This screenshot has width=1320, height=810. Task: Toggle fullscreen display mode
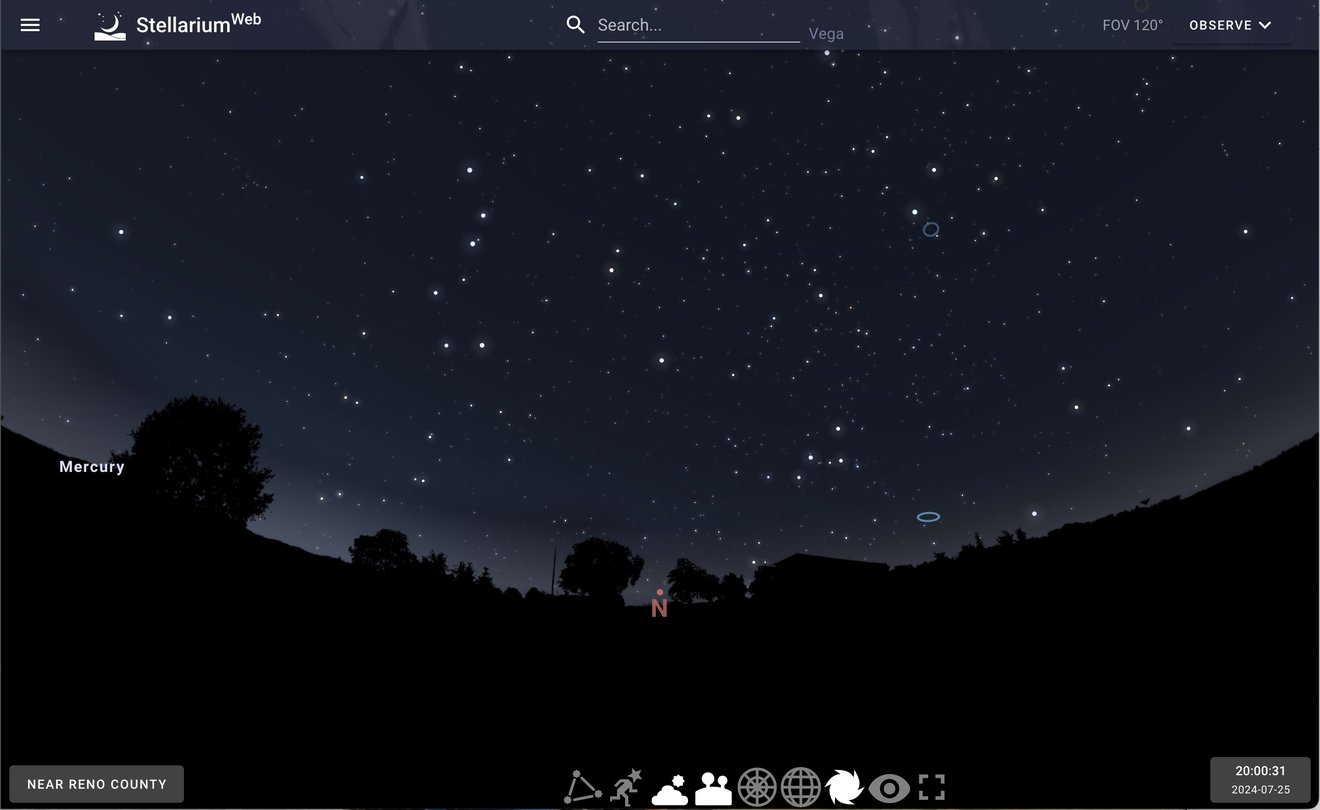(x=931, y=789)
